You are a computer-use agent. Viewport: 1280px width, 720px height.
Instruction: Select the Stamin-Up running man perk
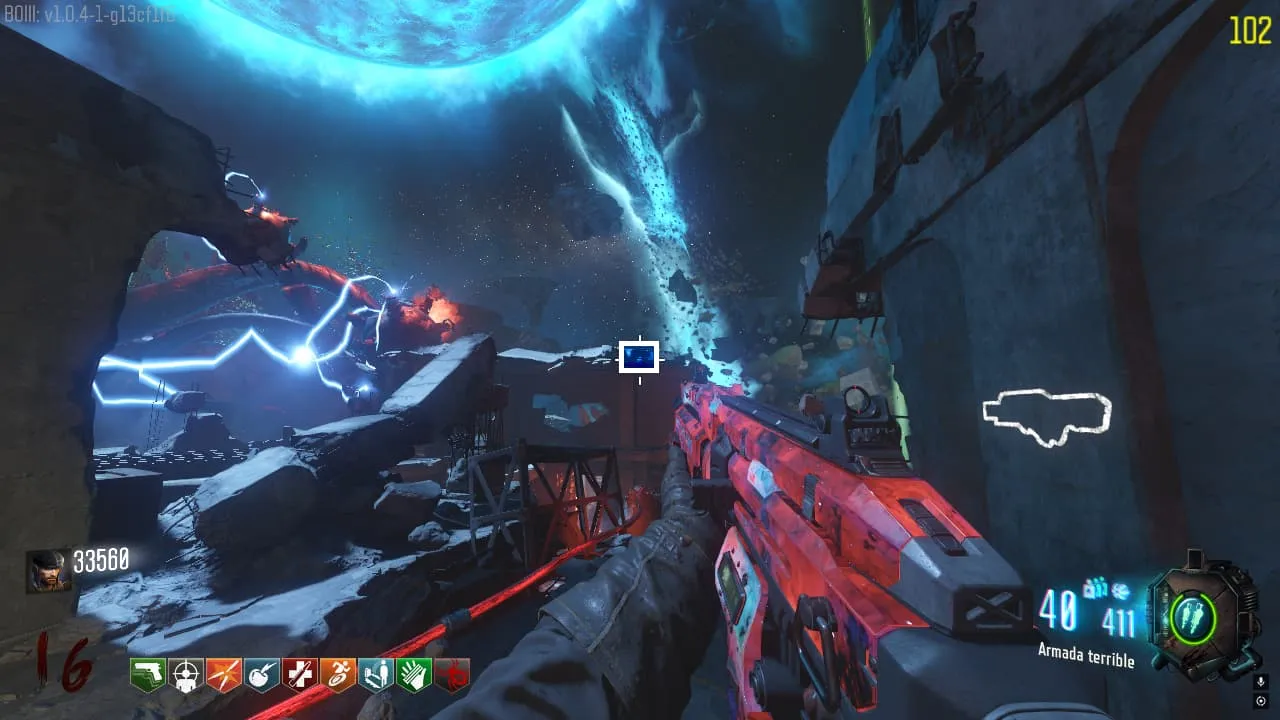[338, 676]
